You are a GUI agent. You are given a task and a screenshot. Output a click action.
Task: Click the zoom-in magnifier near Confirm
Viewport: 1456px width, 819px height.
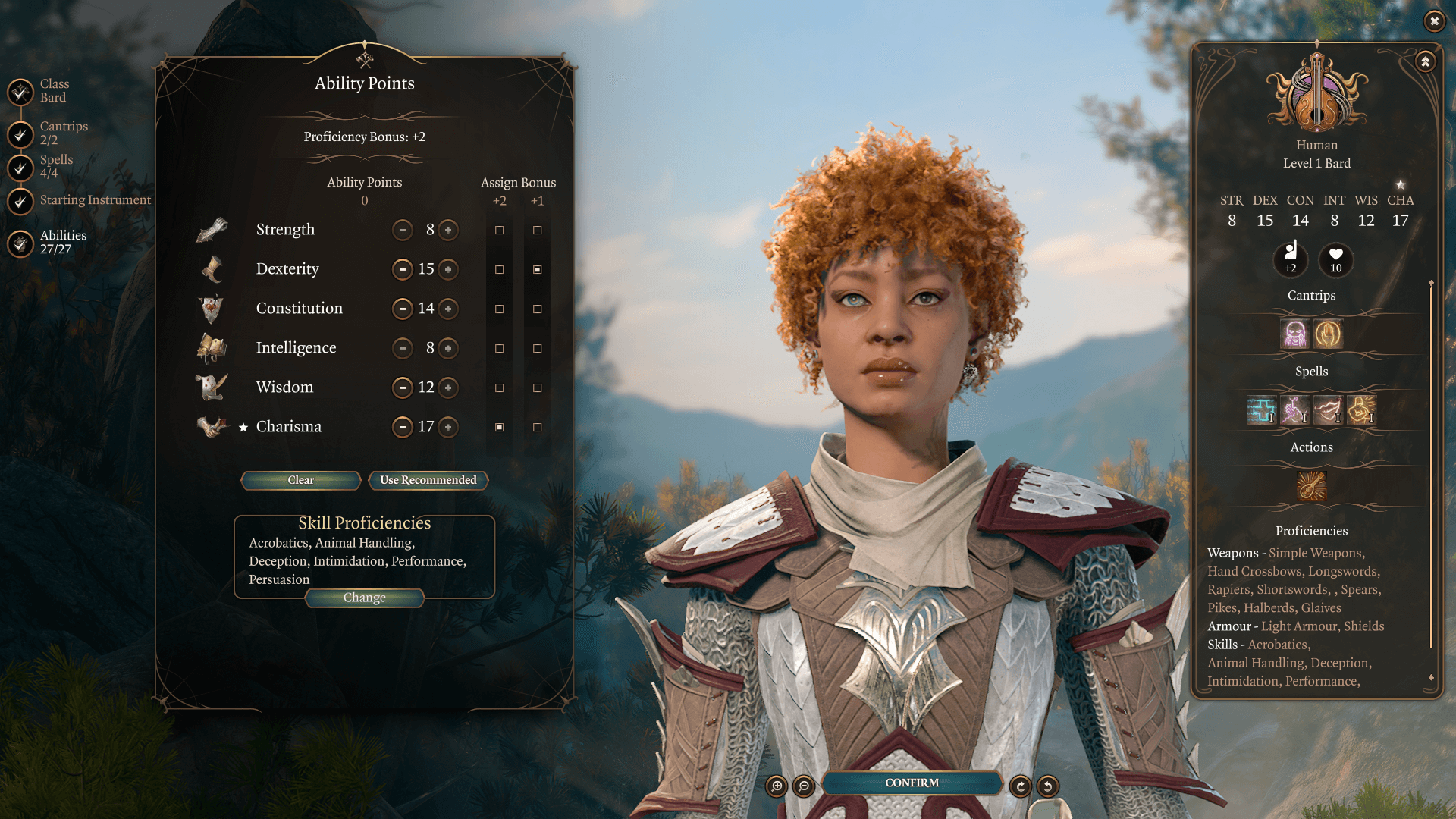[x=775, y=786]
